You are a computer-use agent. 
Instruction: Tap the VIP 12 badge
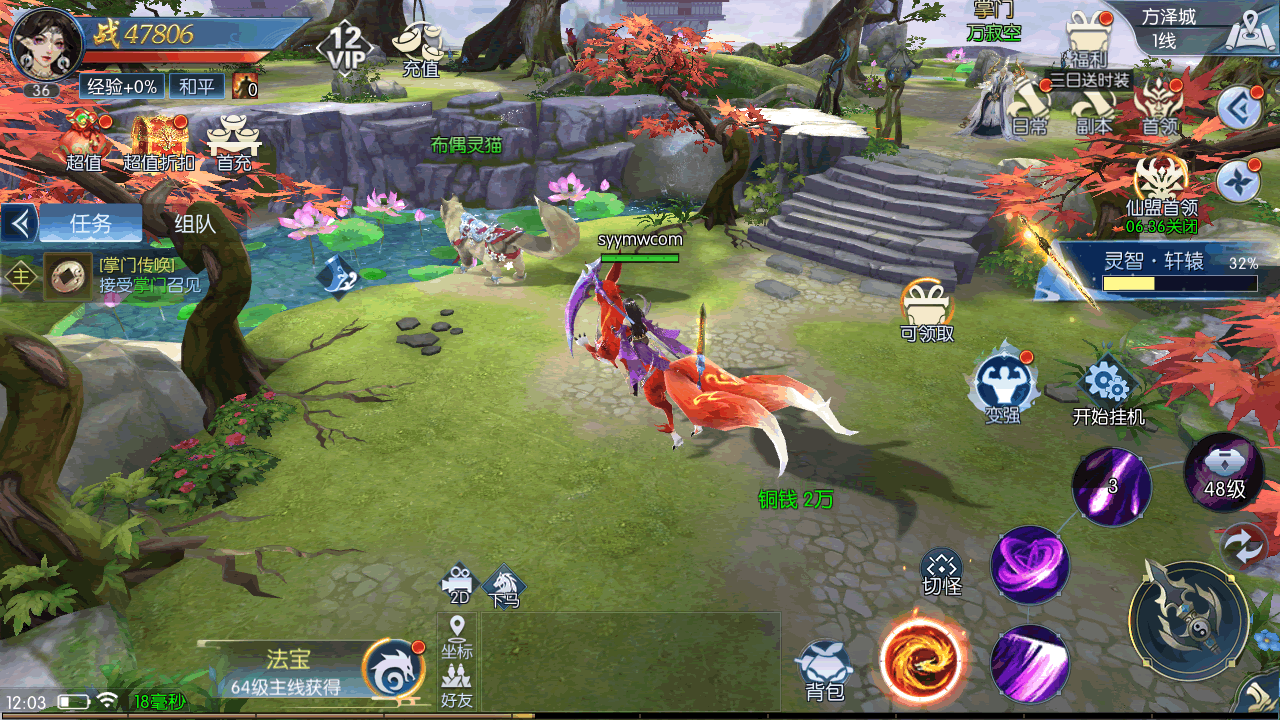pyautogui.click(x=346, y=46)
